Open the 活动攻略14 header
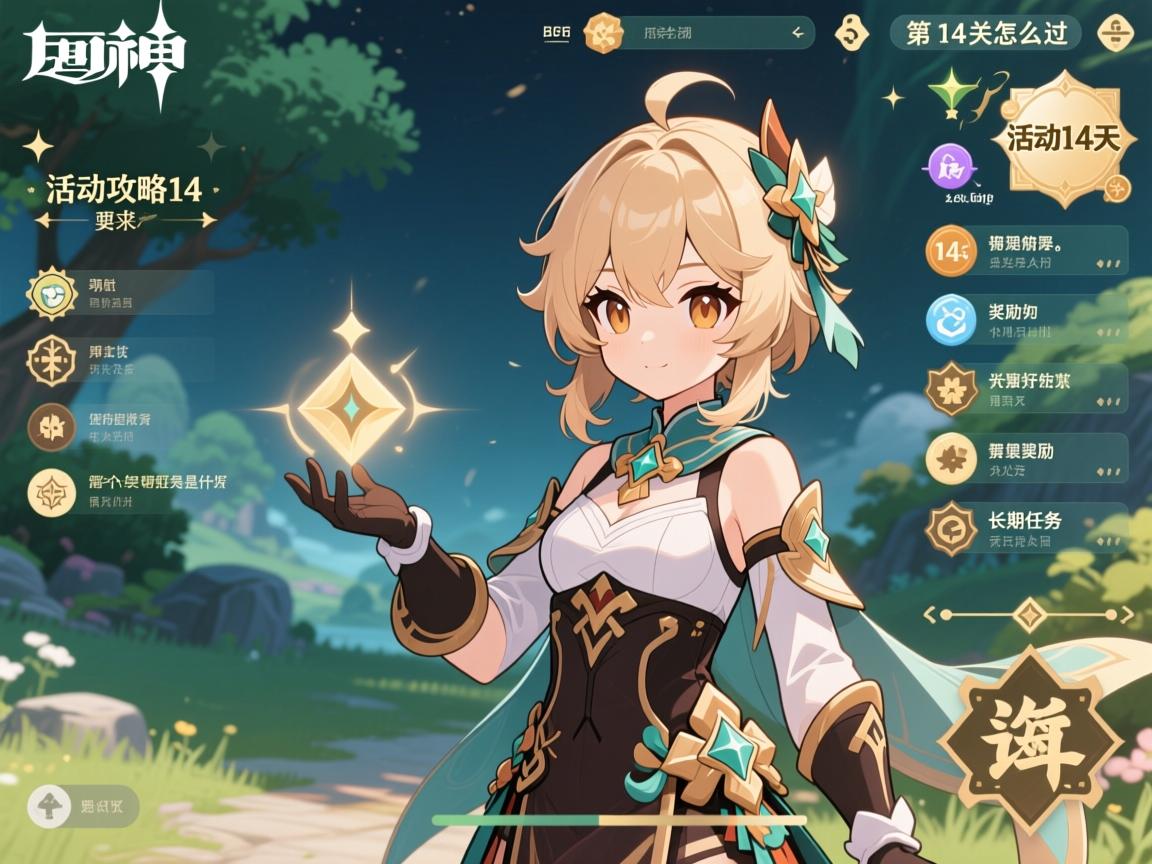1152x864 pixels. pos(124,189)
